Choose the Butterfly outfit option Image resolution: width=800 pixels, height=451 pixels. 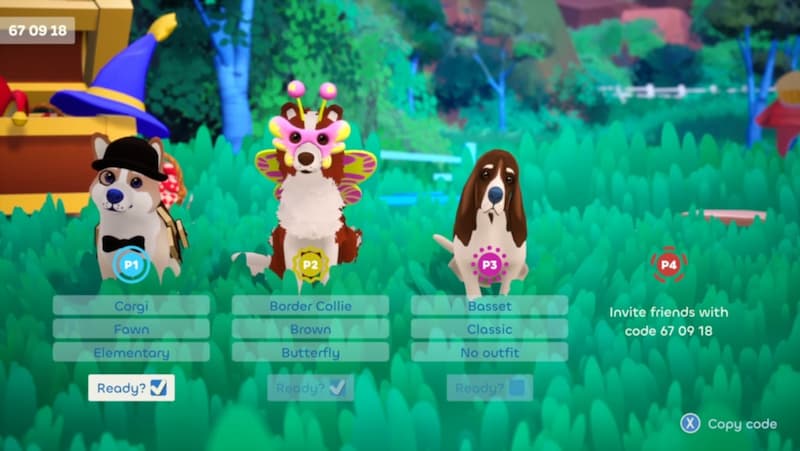(310, 352)
